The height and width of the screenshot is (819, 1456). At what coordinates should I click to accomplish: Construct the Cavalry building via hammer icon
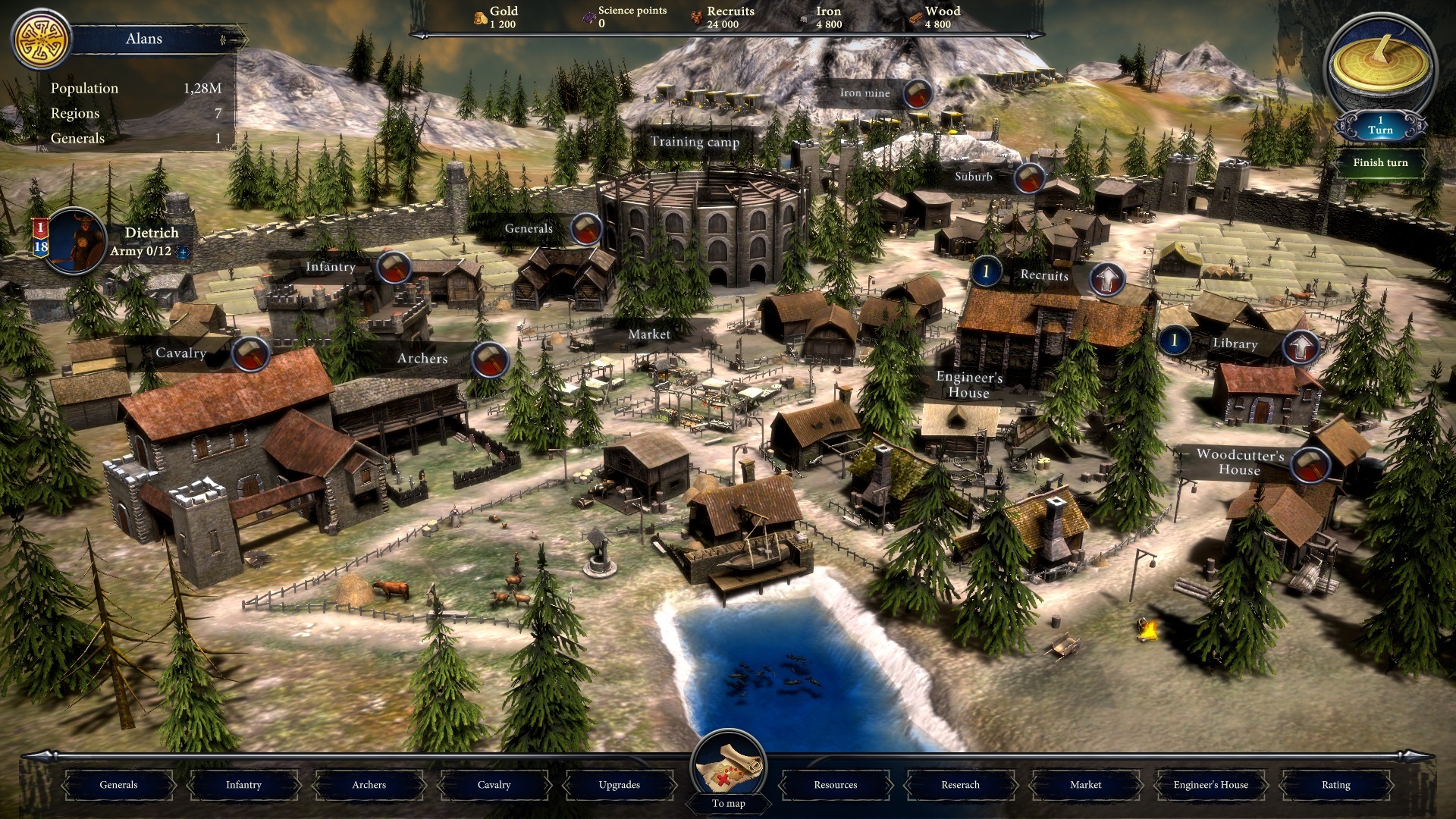249,353
